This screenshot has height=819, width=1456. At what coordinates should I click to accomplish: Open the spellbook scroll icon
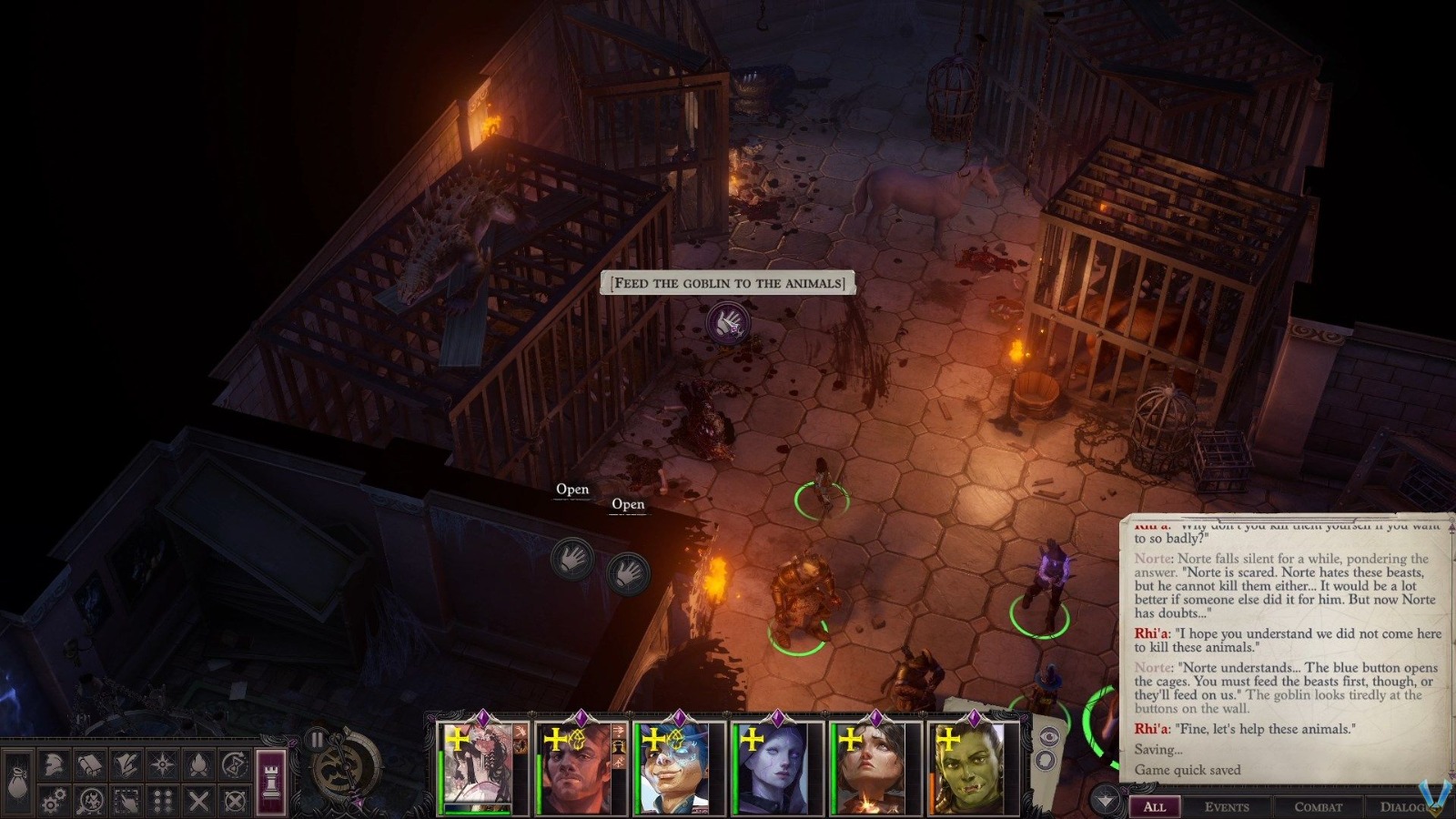click(88, 763)
